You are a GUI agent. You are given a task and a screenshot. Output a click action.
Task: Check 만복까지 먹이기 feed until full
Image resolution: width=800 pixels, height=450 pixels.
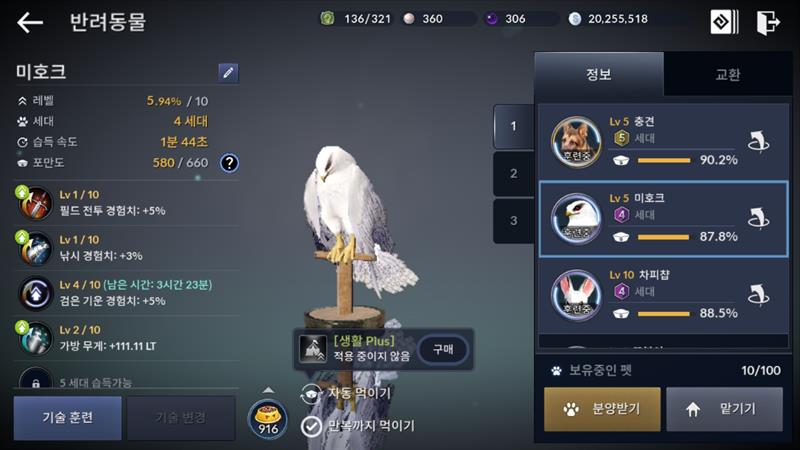tap(311, 426)
